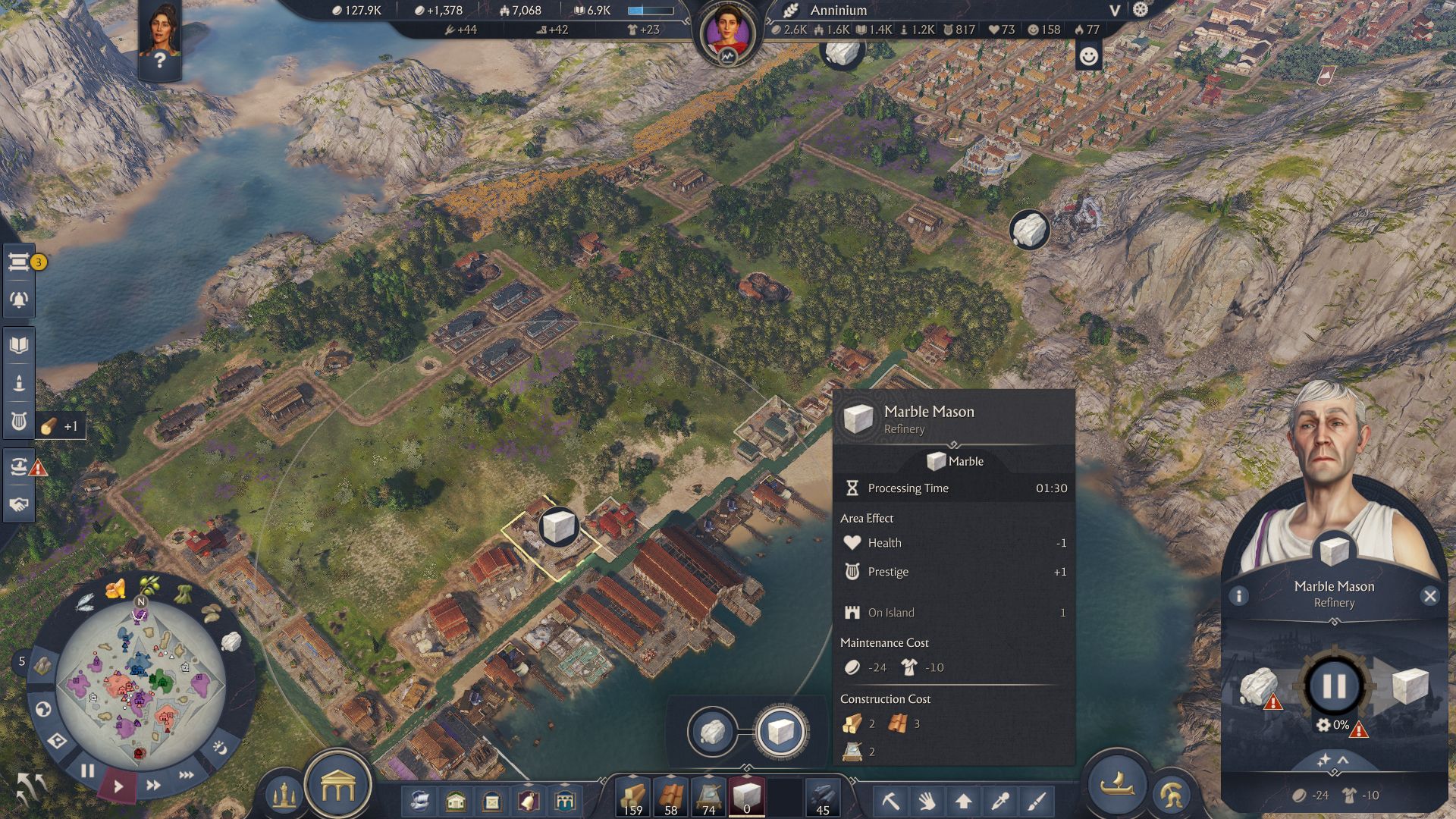This screenshot has width=1456, height=819.
Task: Open the settings gear in top bar
Action: point(1141,10)
